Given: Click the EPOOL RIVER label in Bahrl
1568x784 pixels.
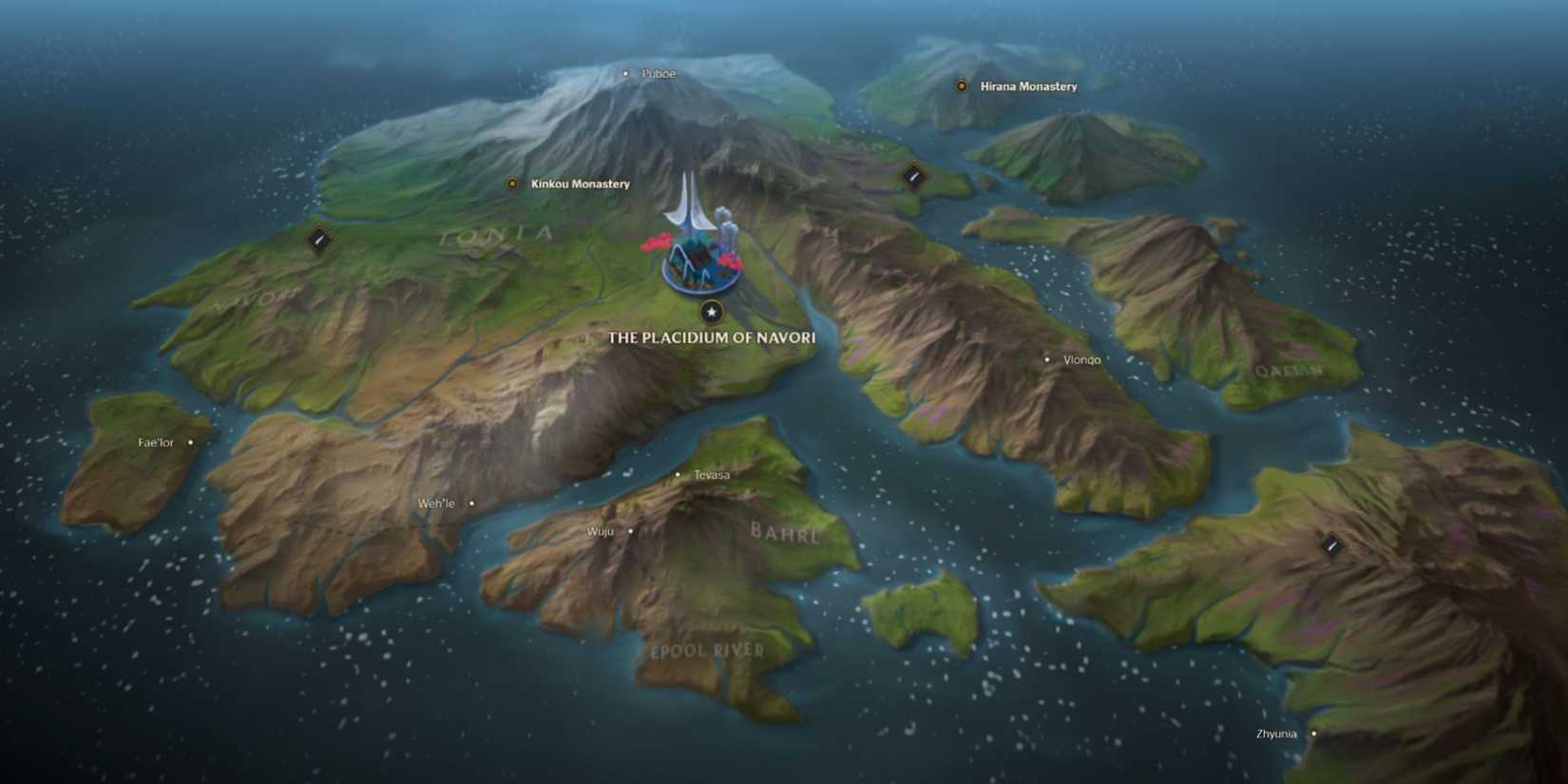Looking at the screenshot, I should (708, 650).
